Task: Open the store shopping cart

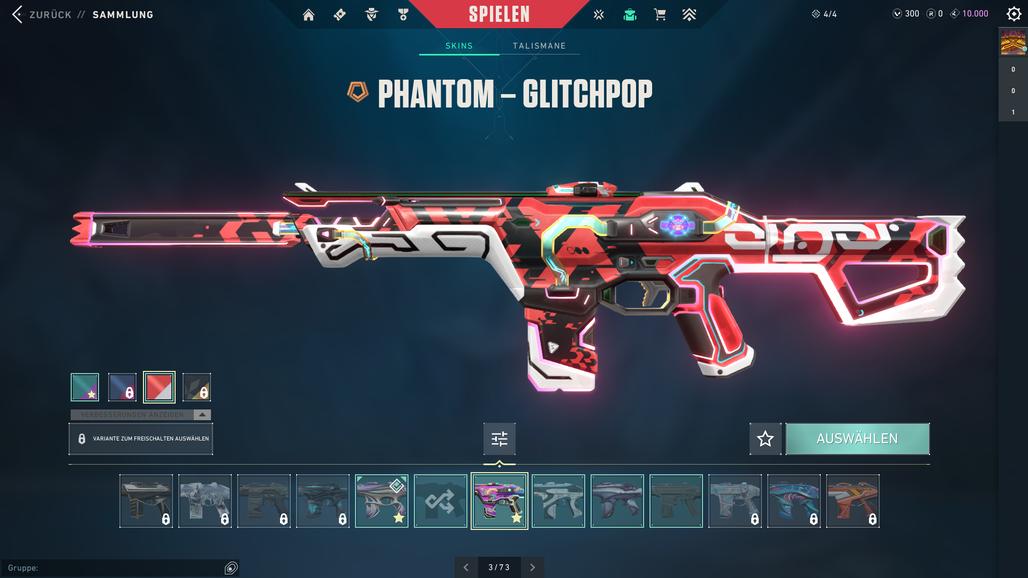Action: coord(659,14)
